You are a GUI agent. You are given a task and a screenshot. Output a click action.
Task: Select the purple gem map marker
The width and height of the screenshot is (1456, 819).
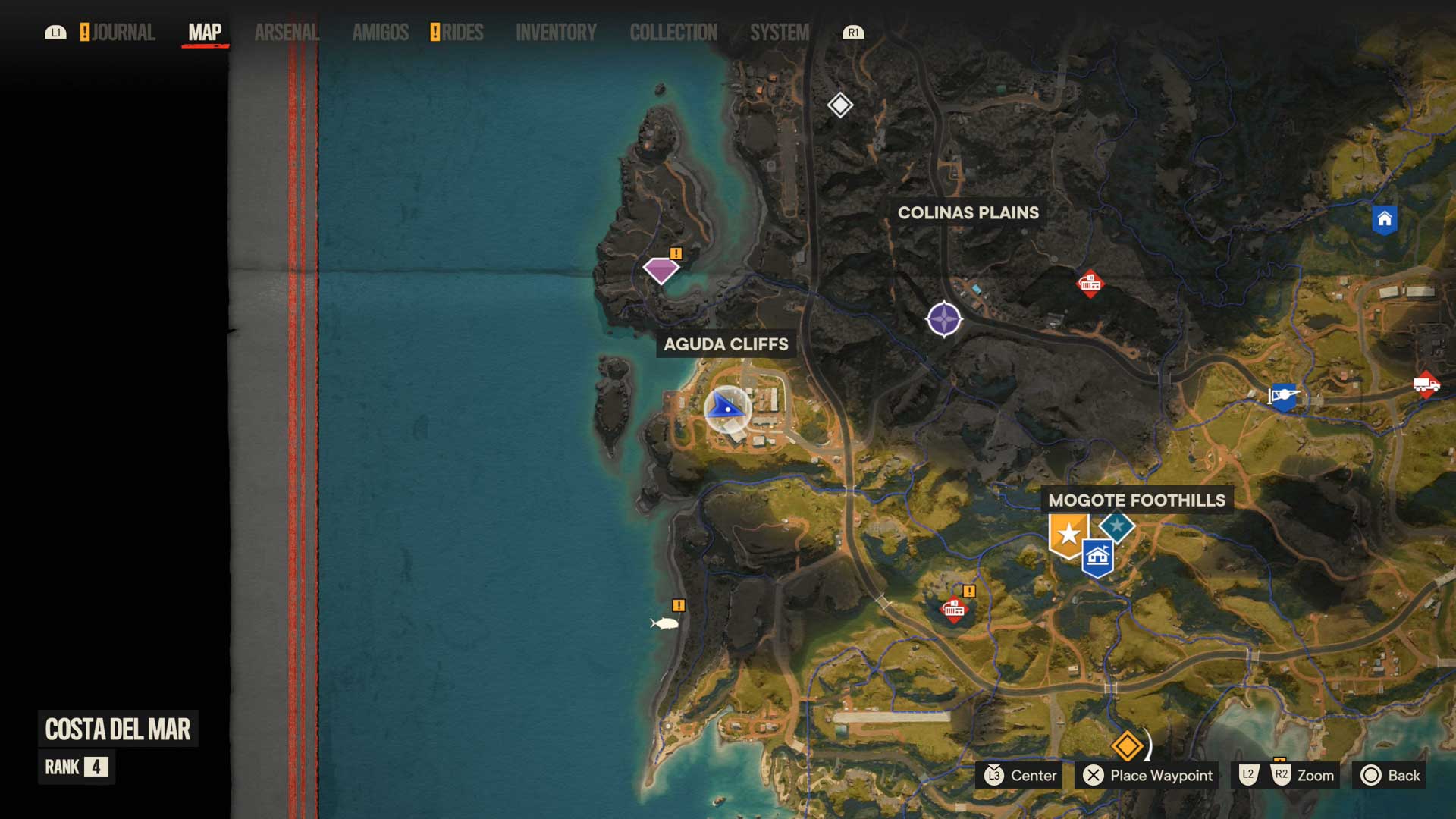coord(661,270)
